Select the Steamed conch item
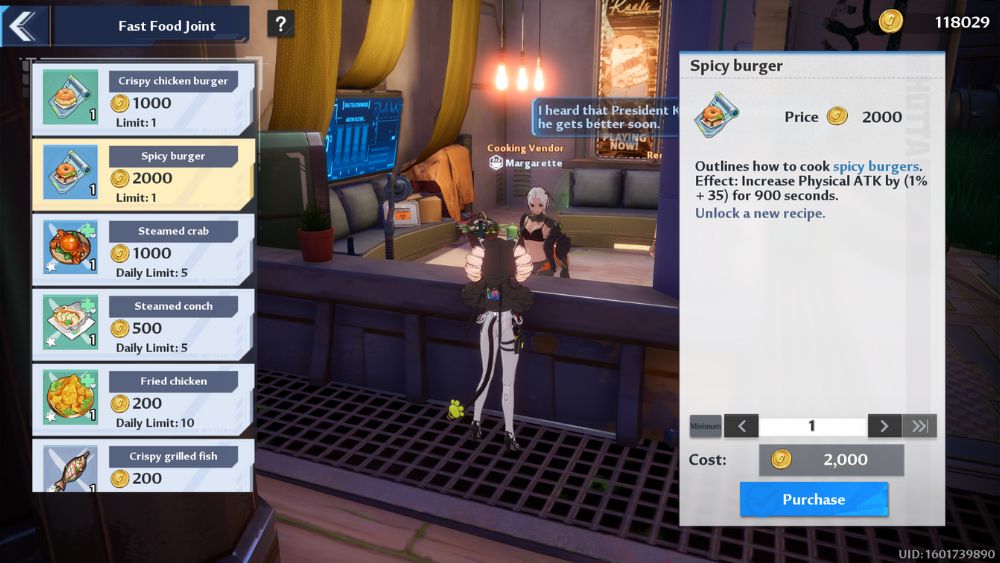 click(x=143, y=322)
